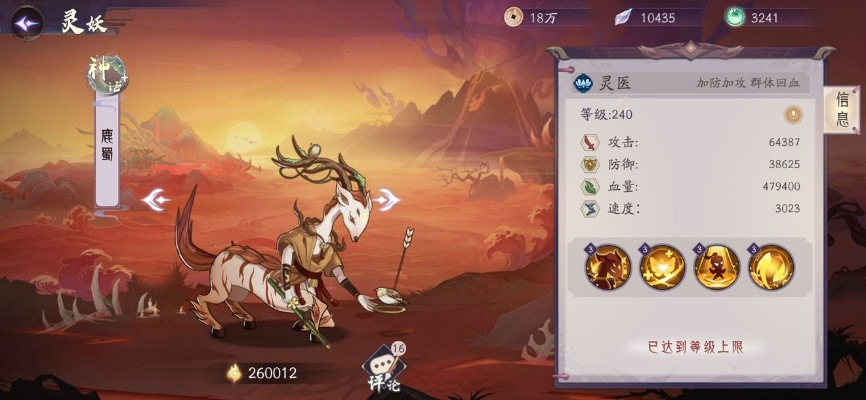Switch to the previous spirit with left arrow
The height and width of the screenshot is (400, 866).
157,200
